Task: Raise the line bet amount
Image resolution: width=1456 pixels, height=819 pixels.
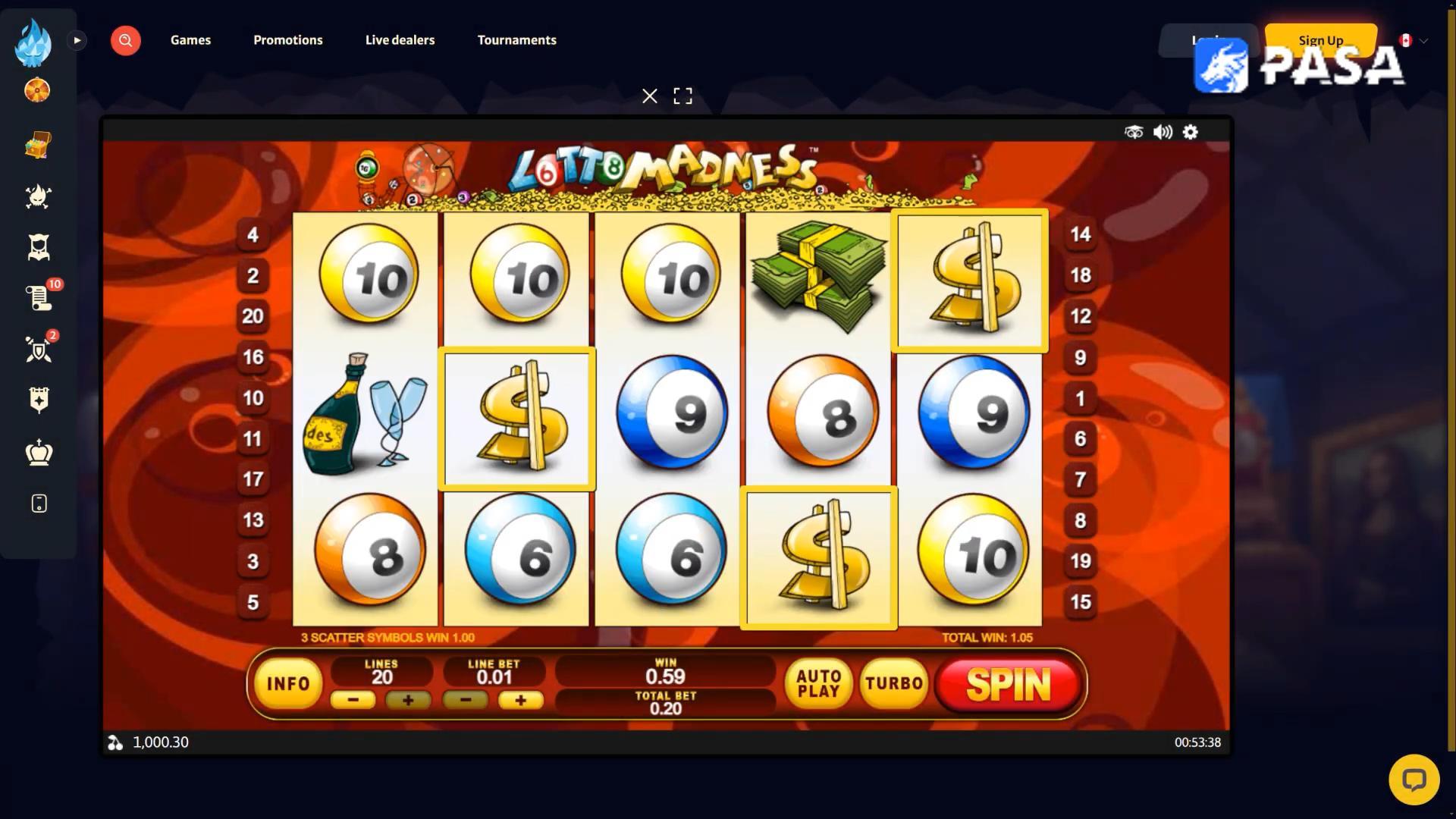Action: coord(520,700)
